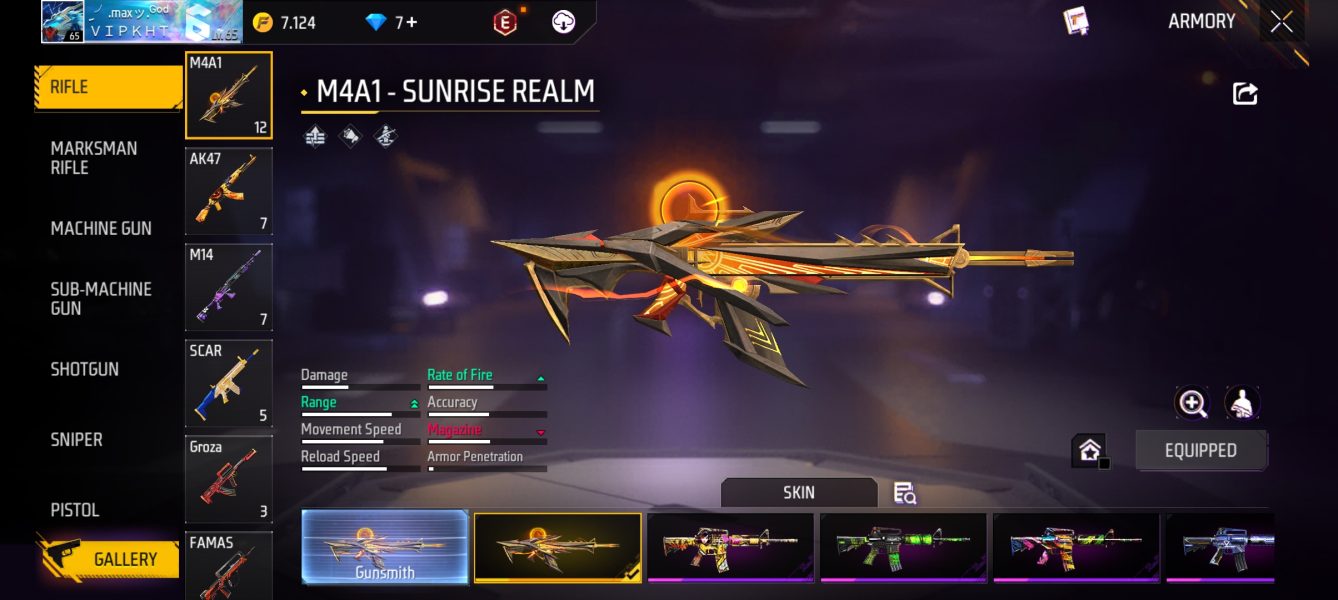Select the FAMAS weapon tile

tap(228, 566)
